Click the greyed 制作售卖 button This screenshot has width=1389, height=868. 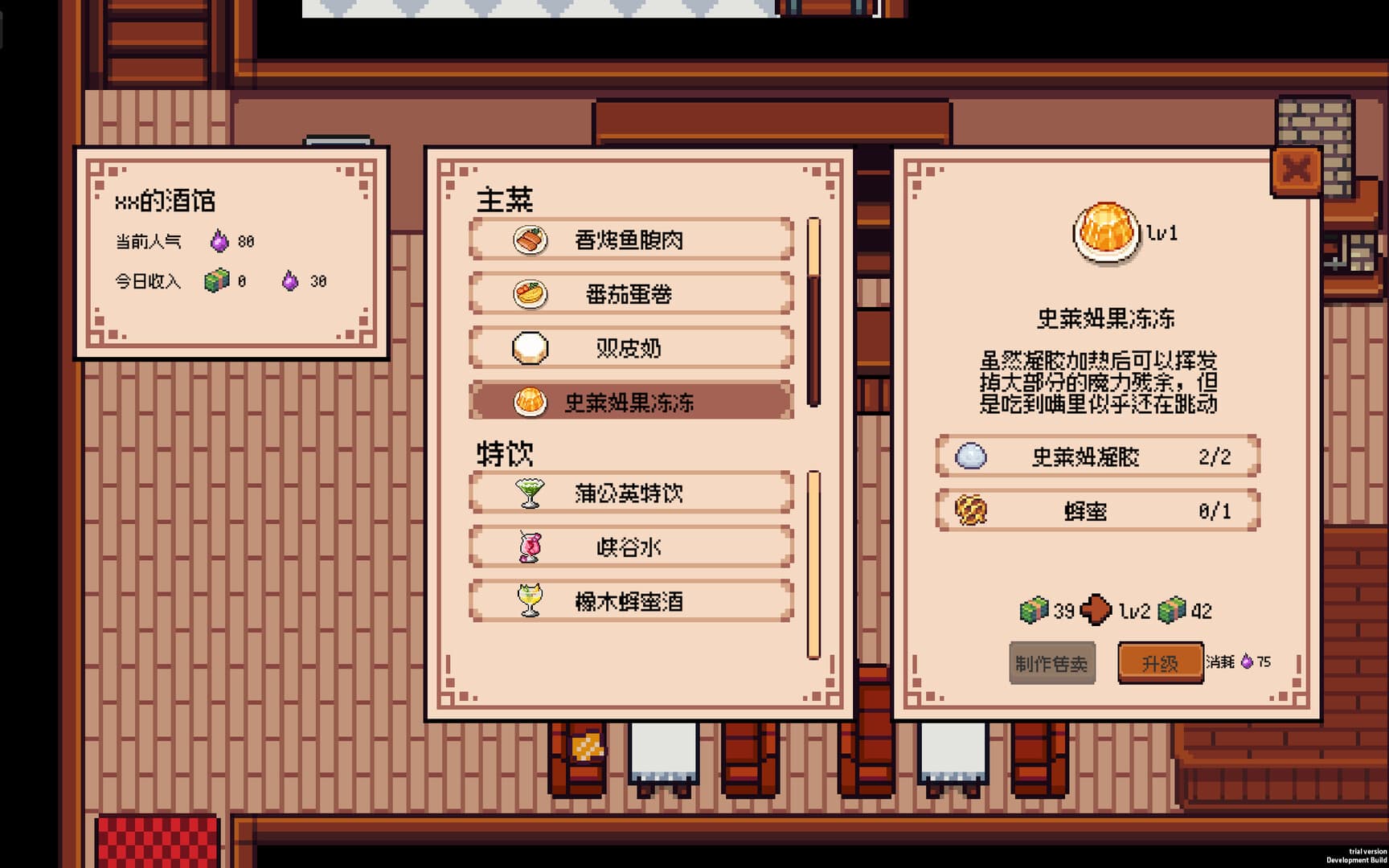coord(1053,663)
